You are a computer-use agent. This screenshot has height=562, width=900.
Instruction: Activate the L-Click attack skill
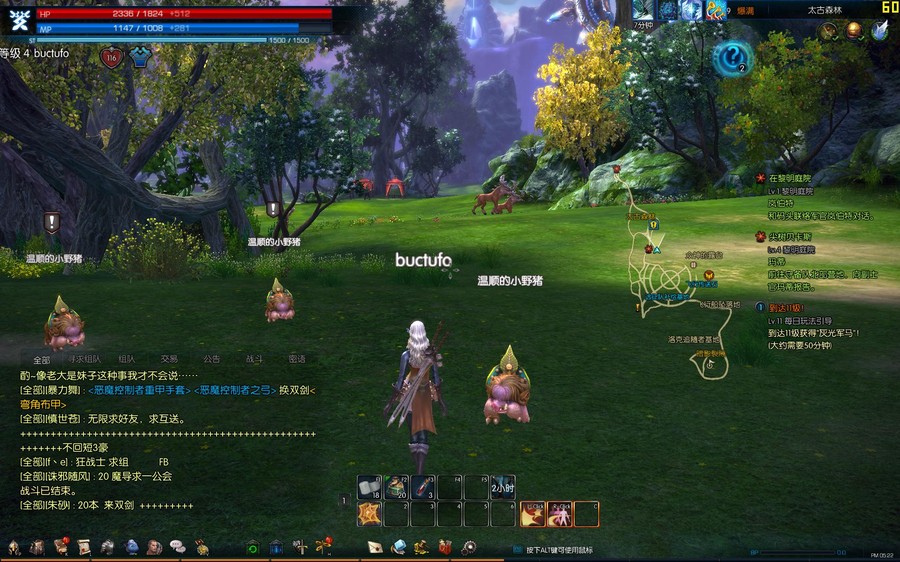(533, 514)
